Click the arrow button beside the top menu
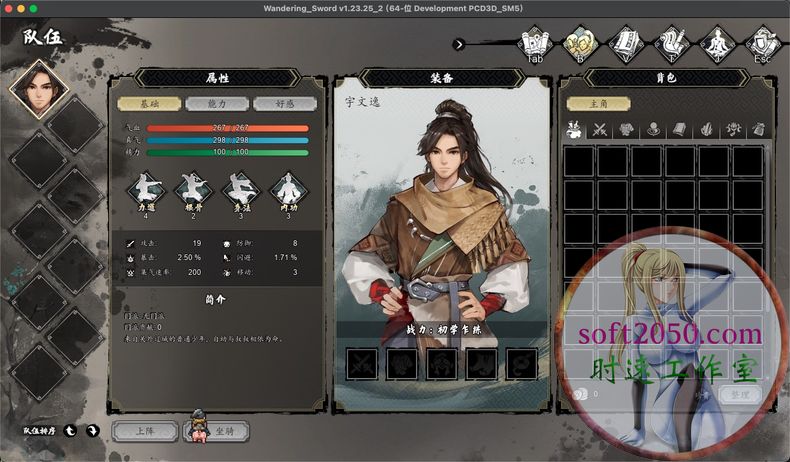790x462 pixels. (x=458, y=44)
